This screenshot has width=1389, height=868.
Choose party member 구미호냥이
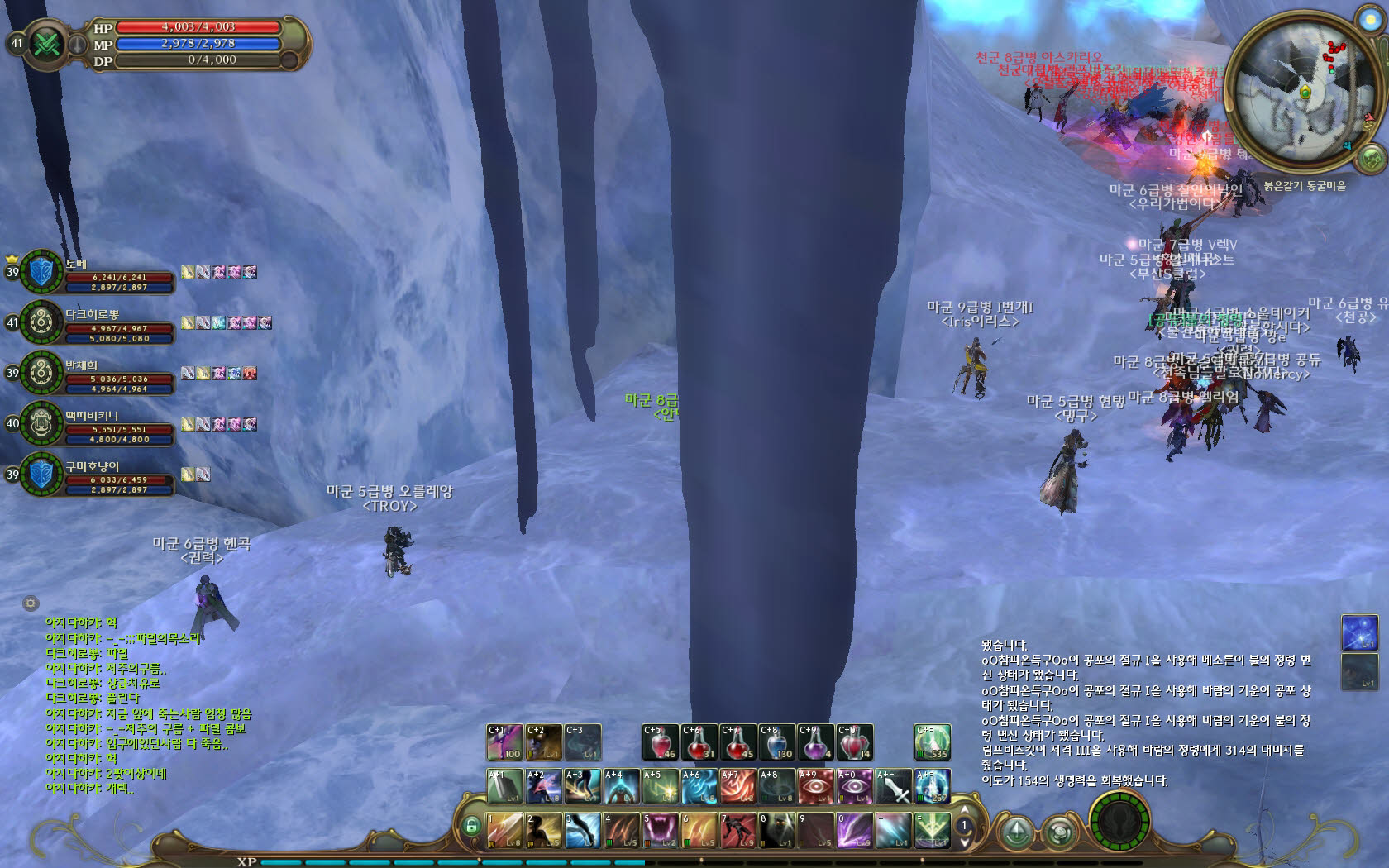point(41,475)
